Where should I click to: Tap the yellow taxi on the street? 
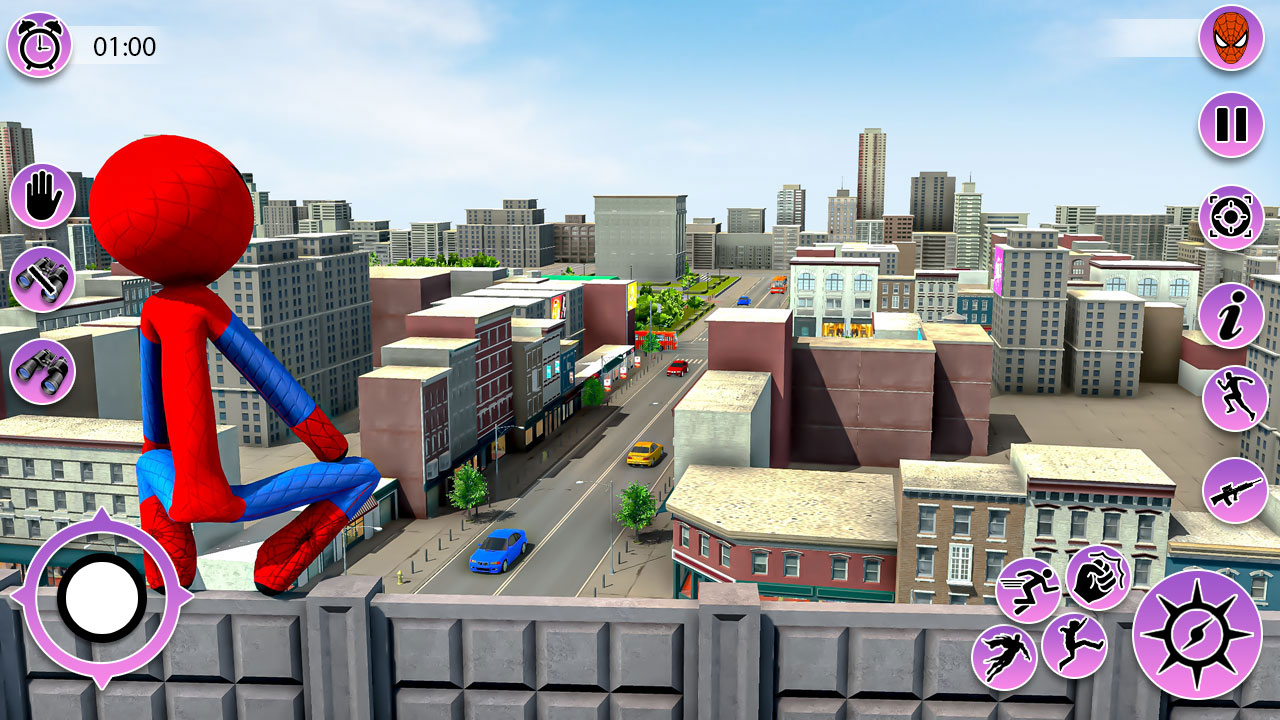tap(645, 456)
